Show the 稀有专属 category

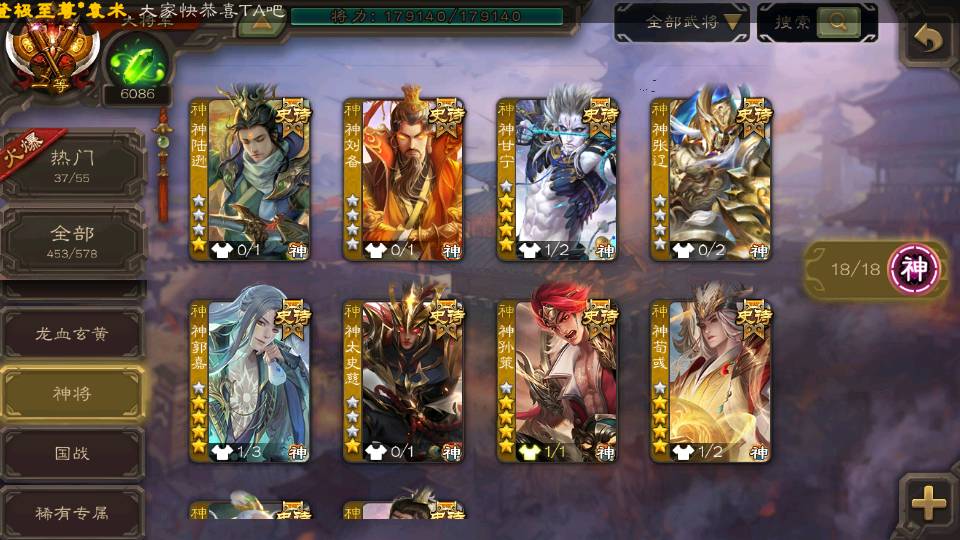(72, 512)
